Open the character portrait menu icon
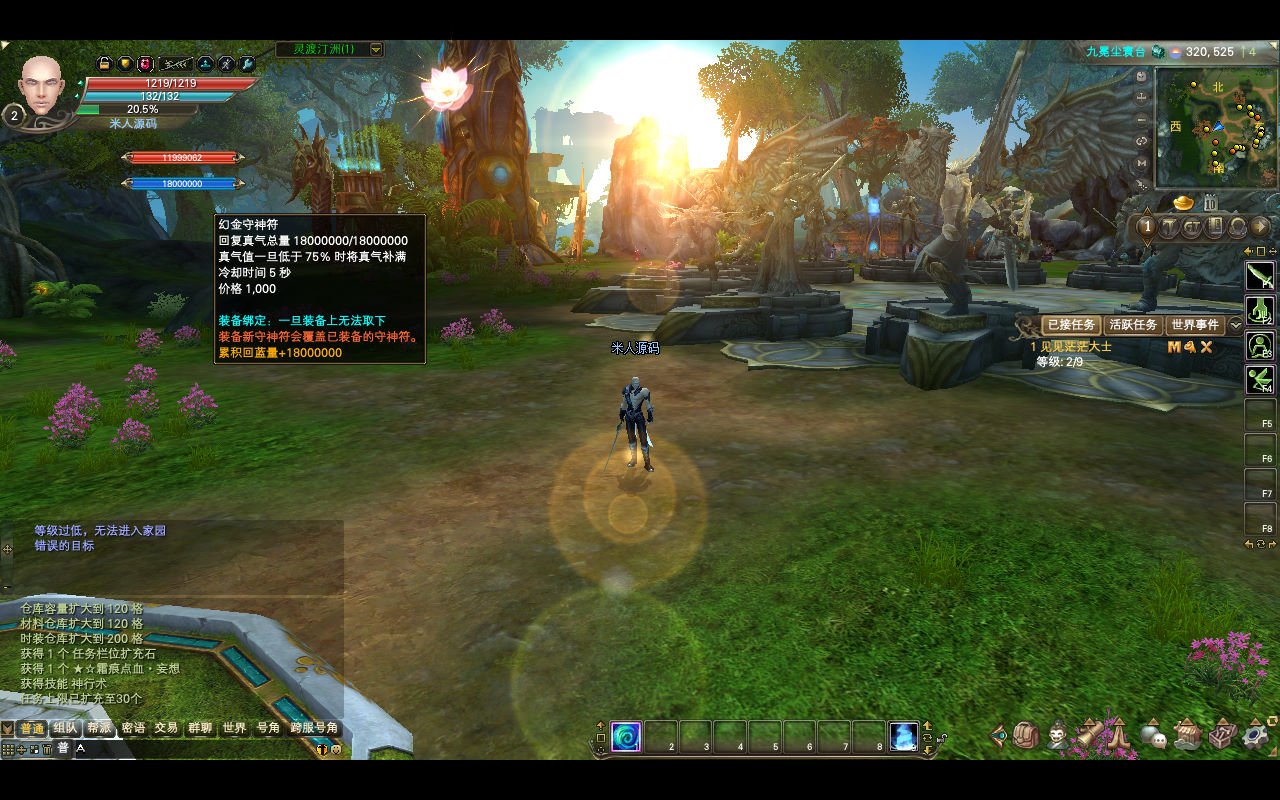The image size is (1280, 800). point(1058,737)
